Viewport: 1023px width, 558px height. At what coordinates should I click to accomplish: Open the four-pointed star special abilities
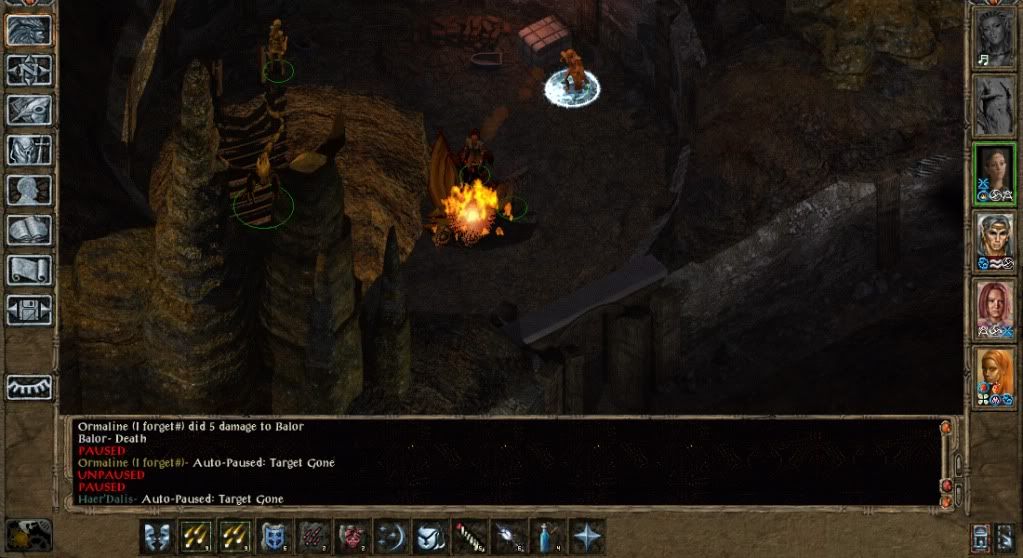(x=587, y=537)
